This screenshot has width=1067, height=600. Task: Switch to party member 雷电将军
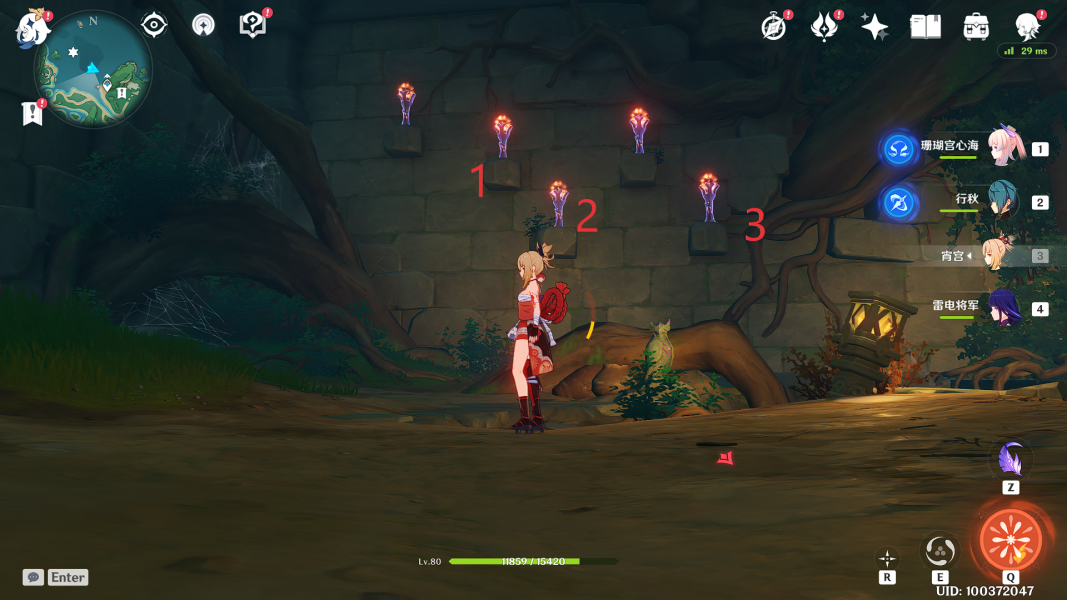(x=1003, y=308)
